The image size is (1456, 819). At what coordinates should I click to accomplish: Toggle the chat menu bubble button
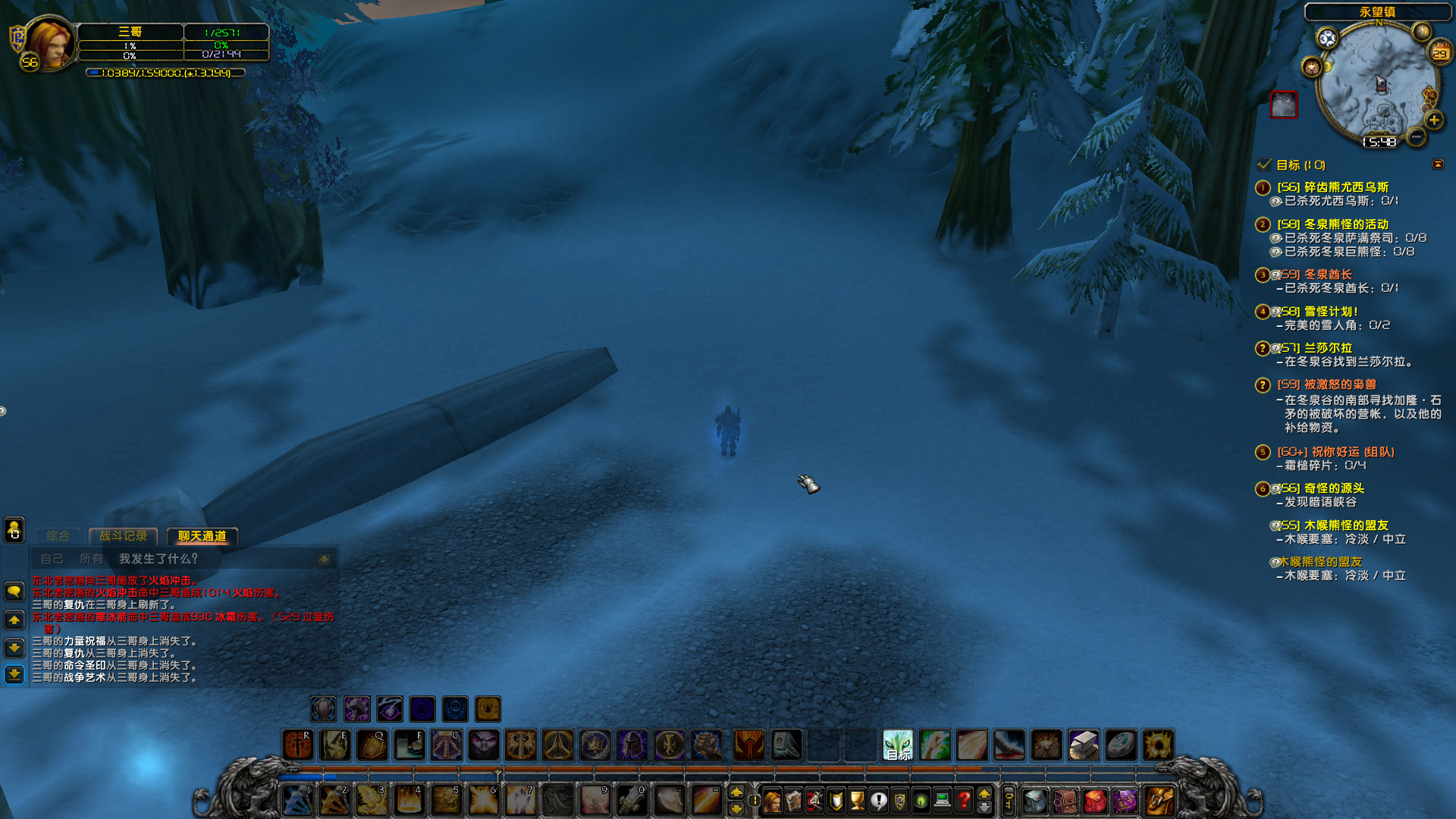point(14,591)
